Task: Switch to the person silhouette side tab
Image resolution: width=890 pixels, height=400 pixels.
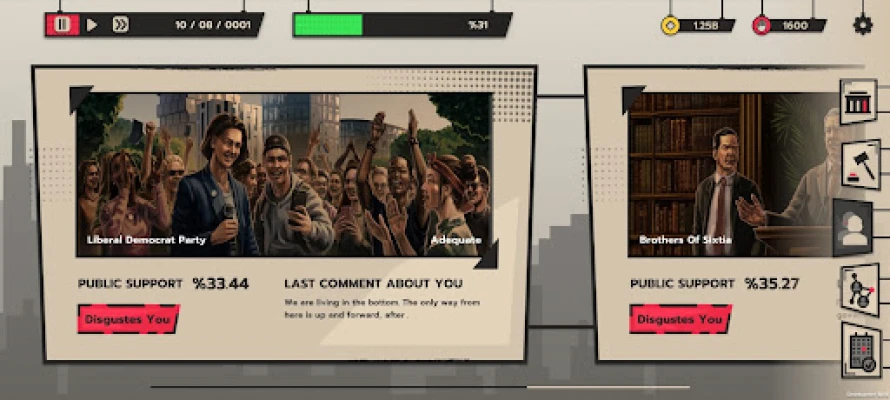Action: click(x=854, y=230)
